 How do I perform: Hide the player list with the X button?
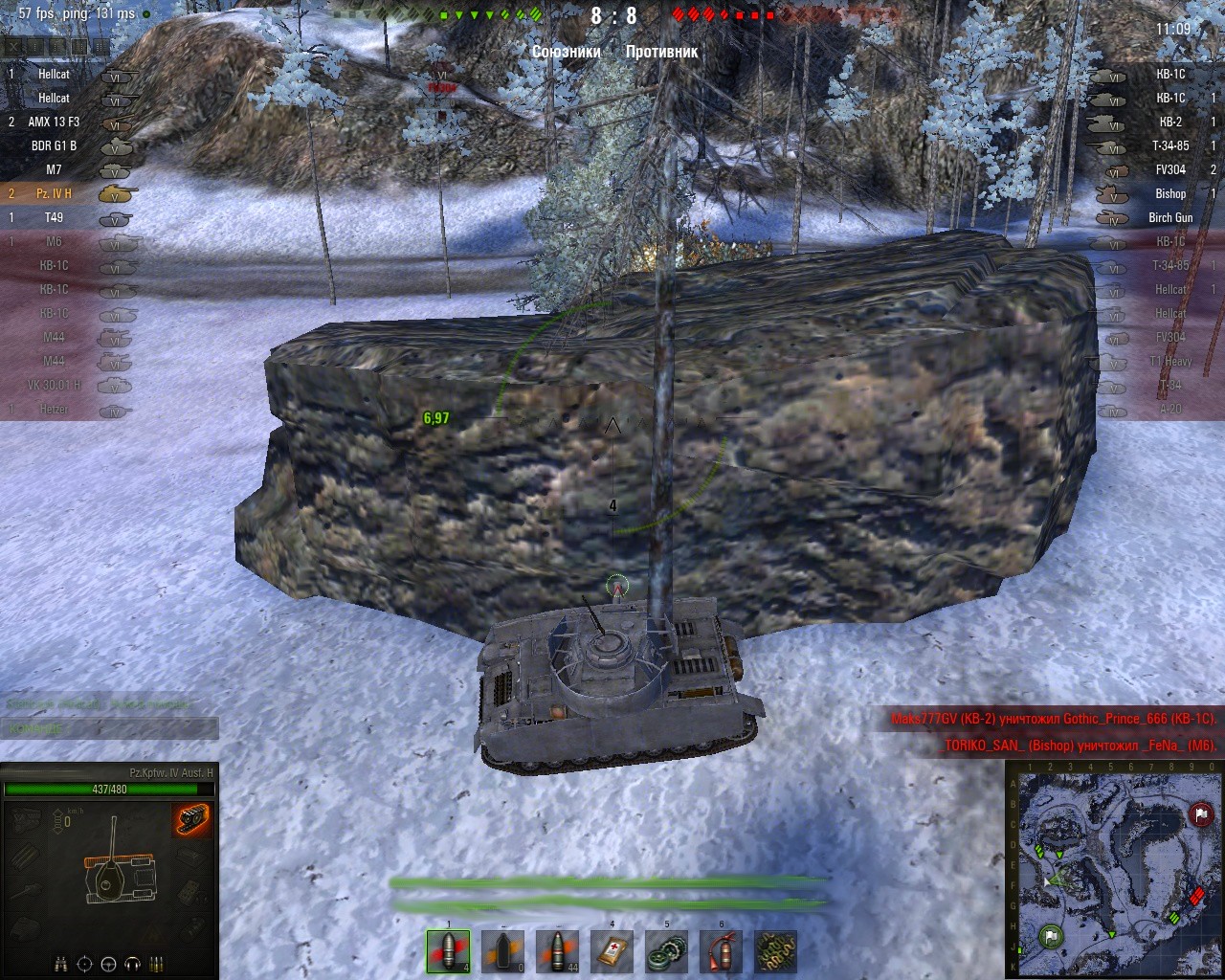pyautogui.click(x=12, y=47)
